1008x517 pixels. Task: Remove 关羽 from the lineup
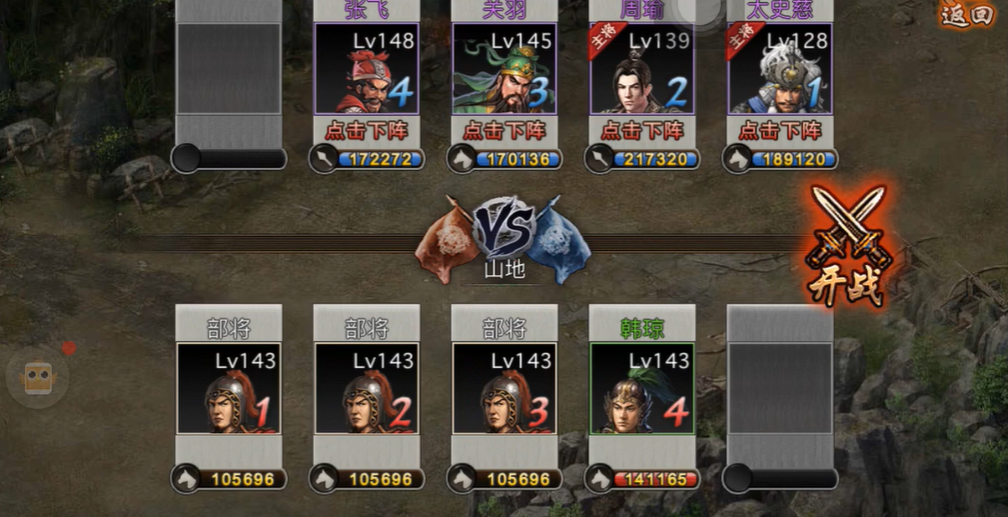click(504, 131)
